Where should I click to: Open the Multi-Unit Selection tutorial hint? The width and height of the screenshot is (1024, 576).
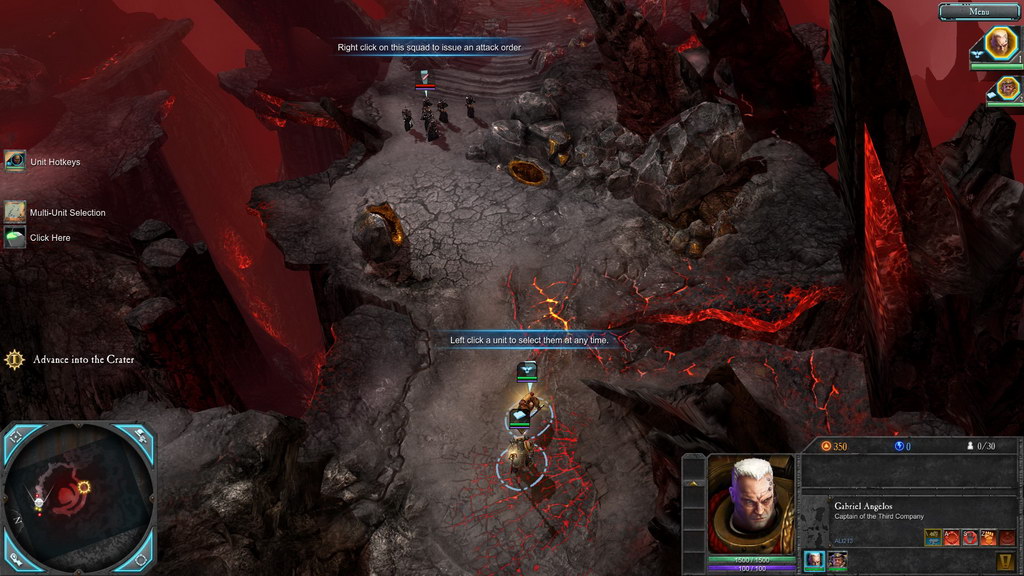click(x=15, y=212)
